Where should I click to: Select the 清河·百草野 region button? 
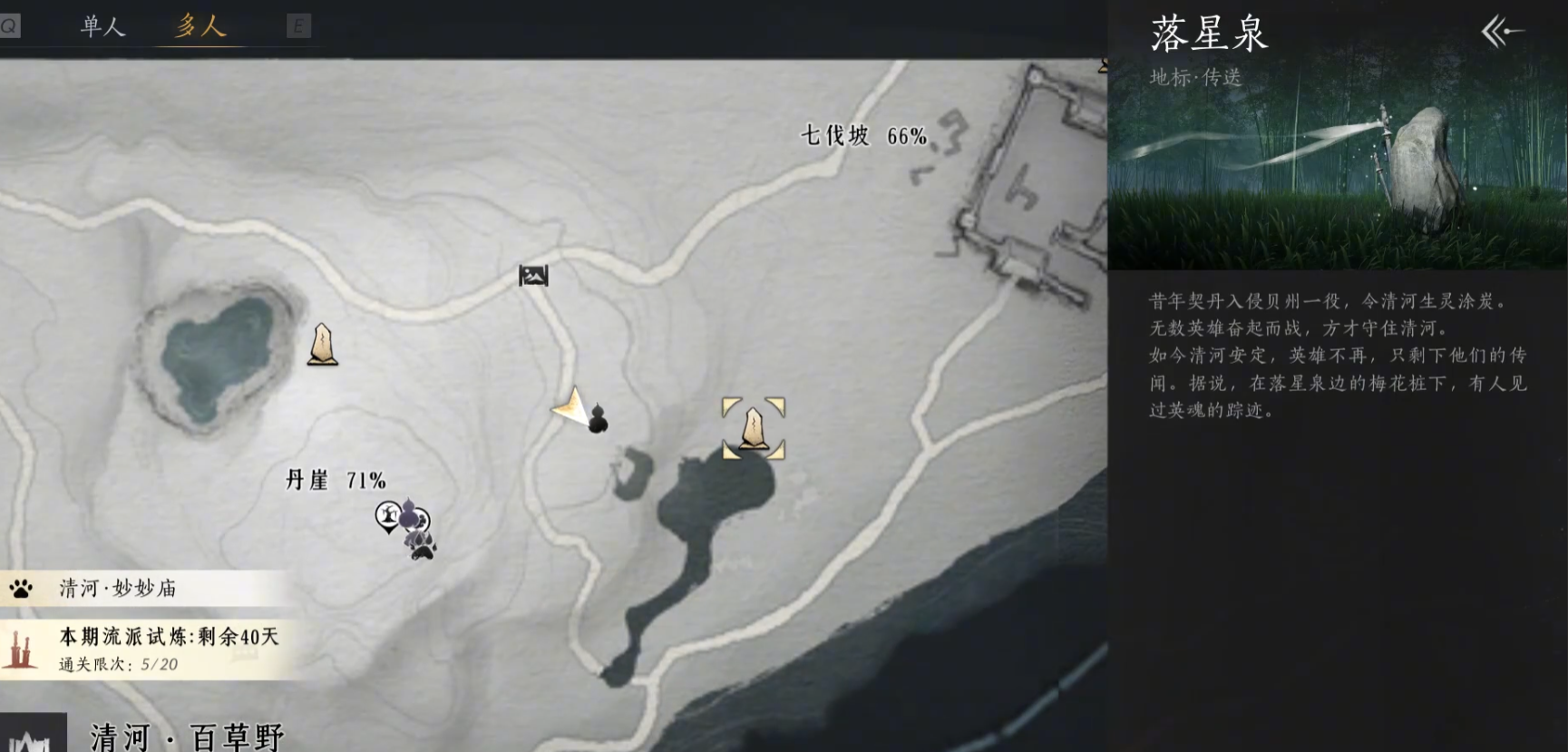[188, 736]
